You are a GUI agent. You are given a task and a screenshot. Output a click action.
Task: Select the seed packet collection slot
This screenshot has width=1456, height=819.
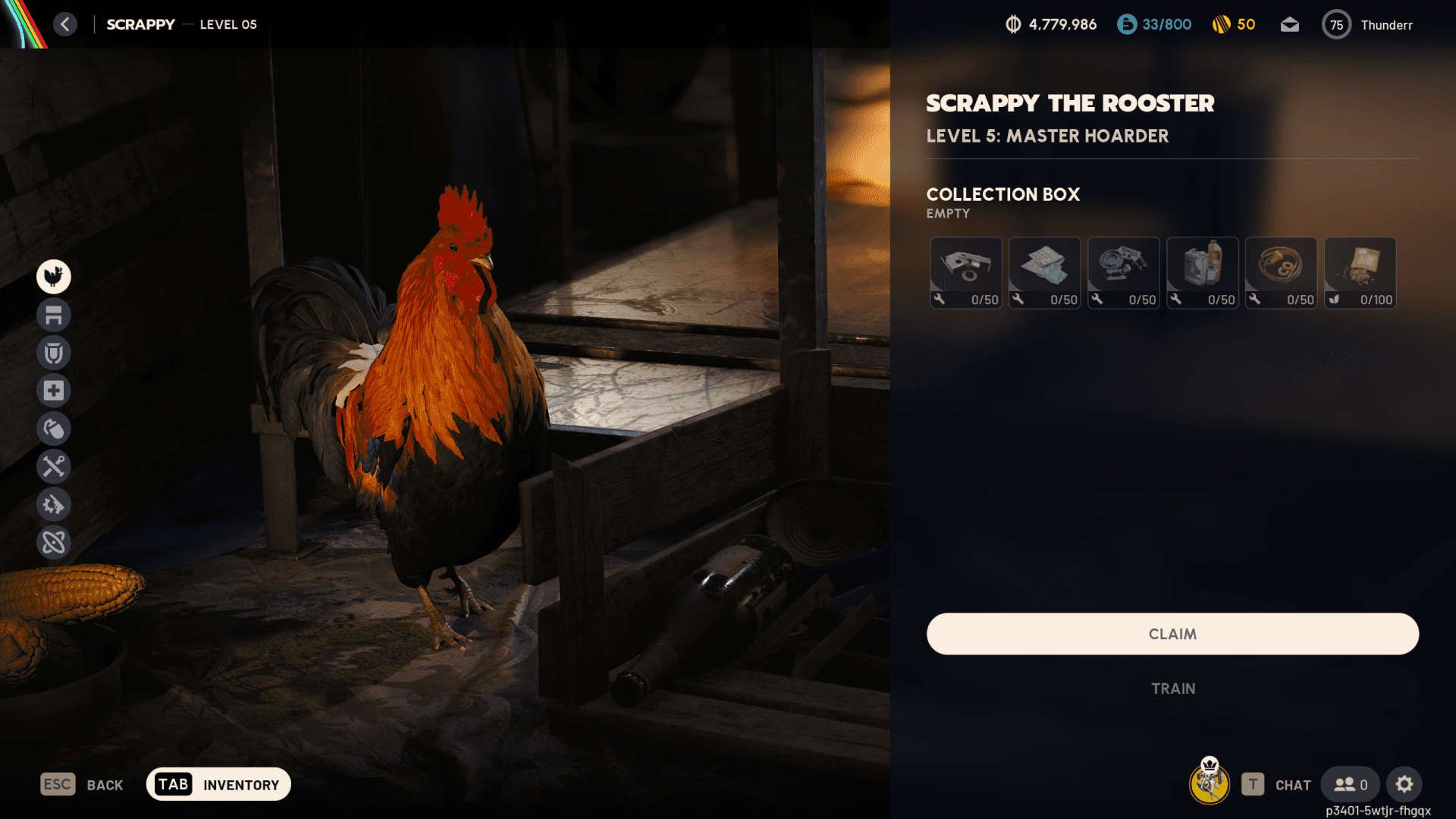pyautogui.click(x=1360, y=272)
